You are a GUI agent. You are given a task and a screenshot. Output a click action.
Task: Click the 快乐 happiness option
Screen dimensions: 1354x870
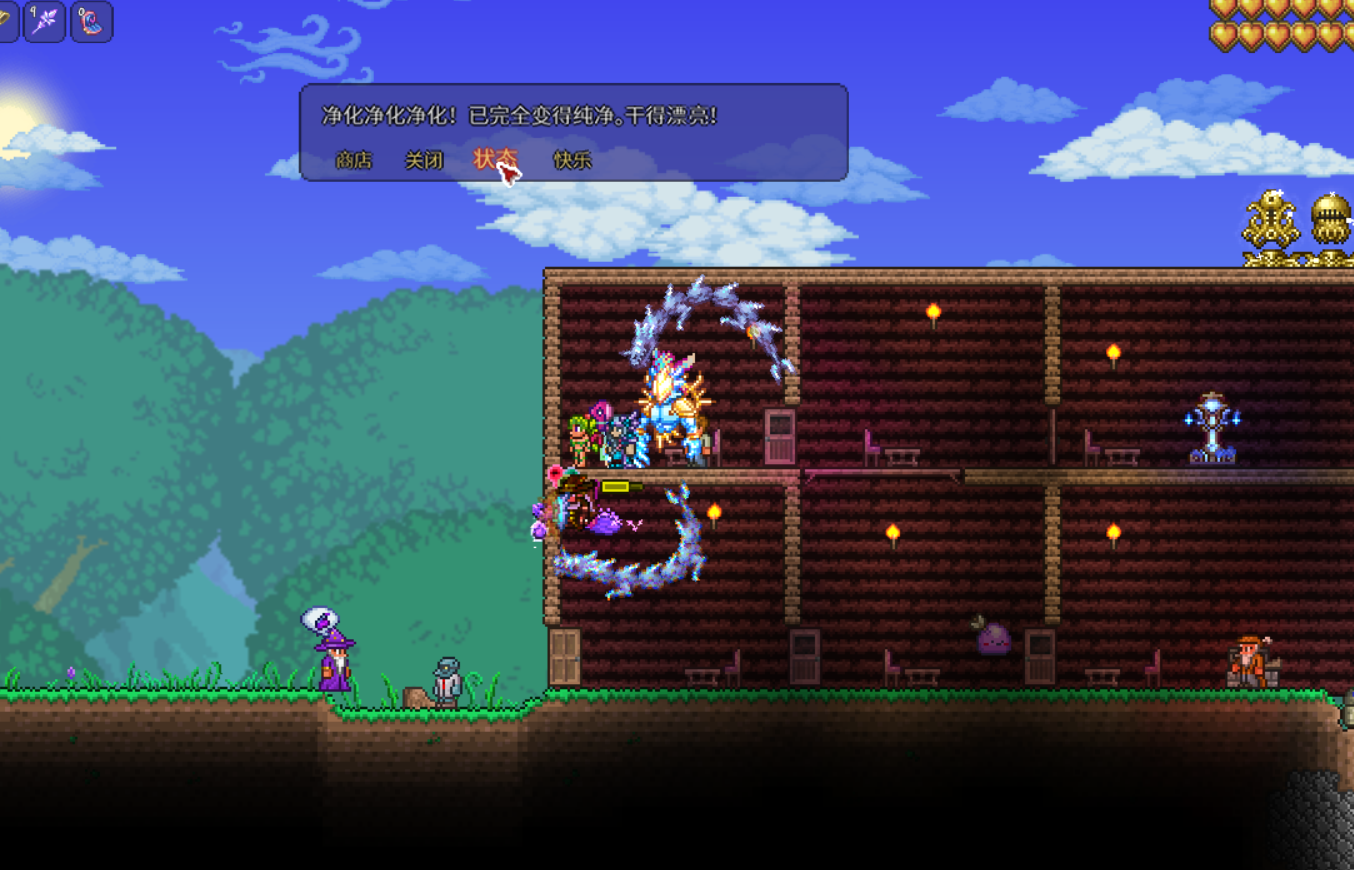572,160
